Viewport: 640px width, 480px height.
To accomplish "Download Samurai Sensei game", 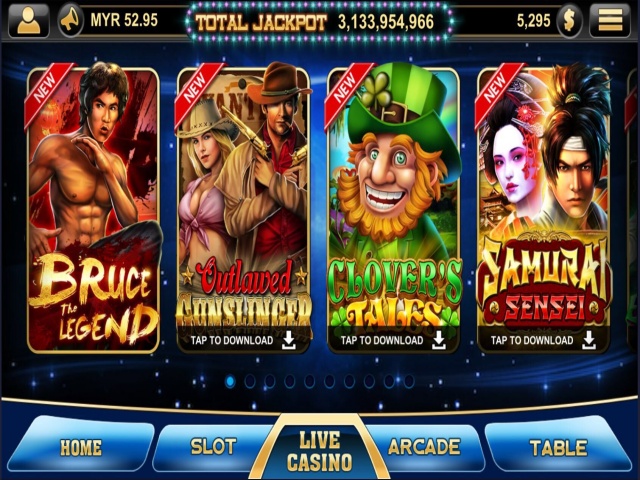I will [x=544, y=340].
